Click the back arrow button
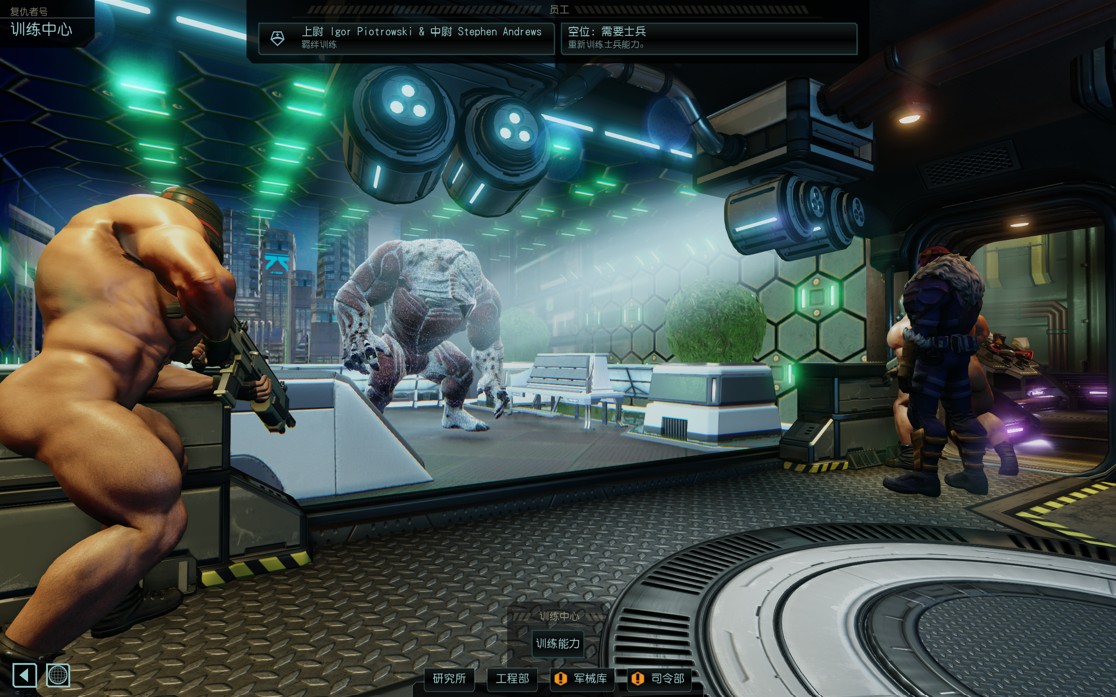1116x697 pixels. click(x=24, y=675)
